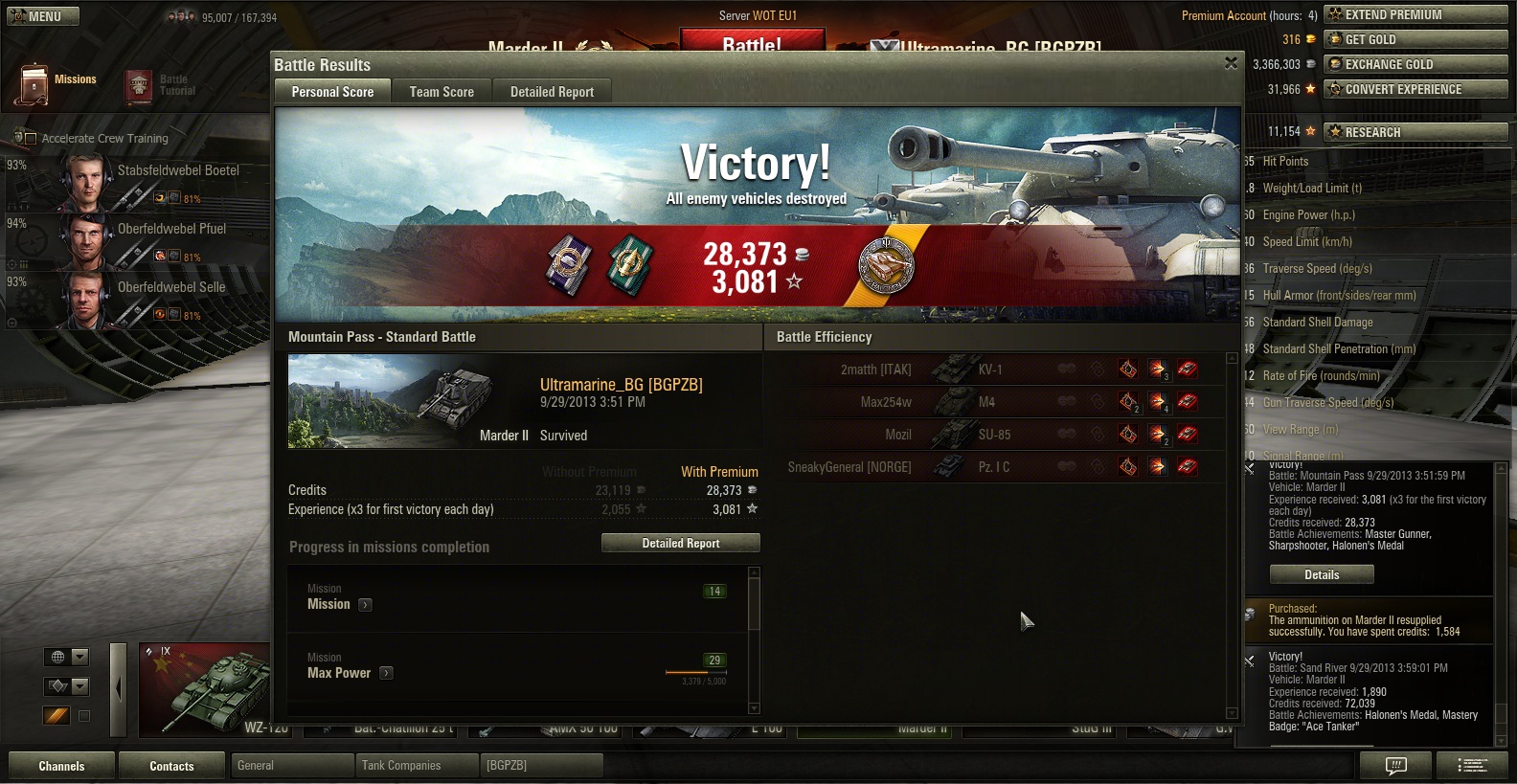
Task: Activate Convert Experience
Action: tap(1415, 89)
